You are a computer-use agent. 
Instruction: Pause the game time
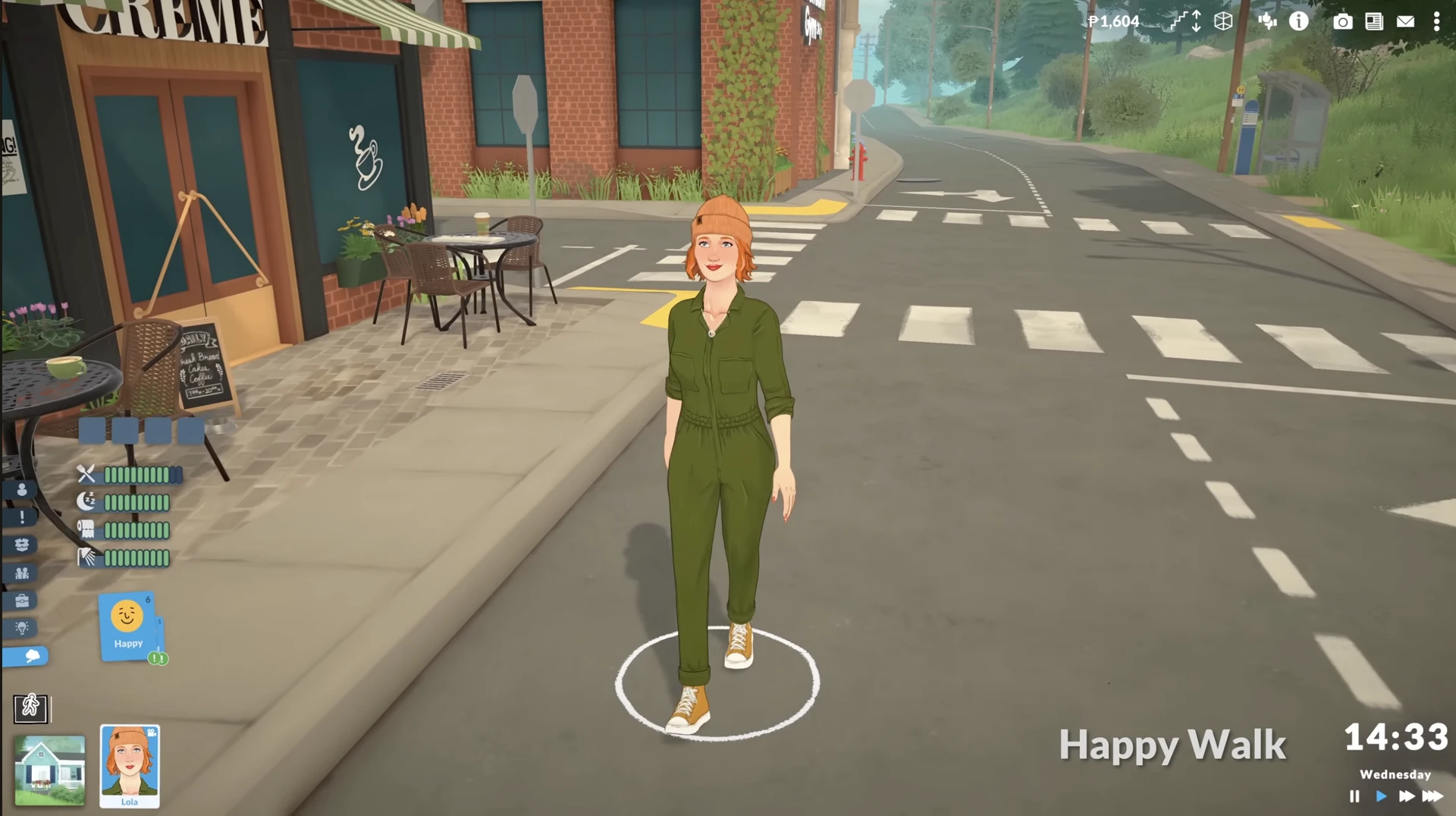(x=1354, y=796)
